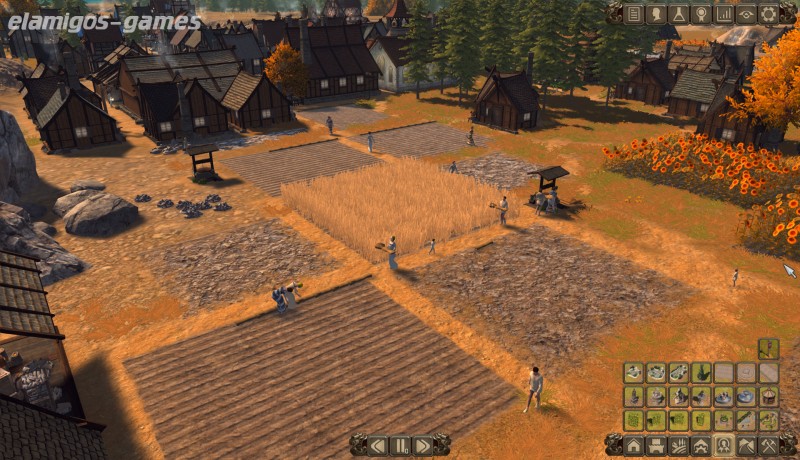Speed up game with right arrow
Screen dimensions: 800x460
click(422, 445)
